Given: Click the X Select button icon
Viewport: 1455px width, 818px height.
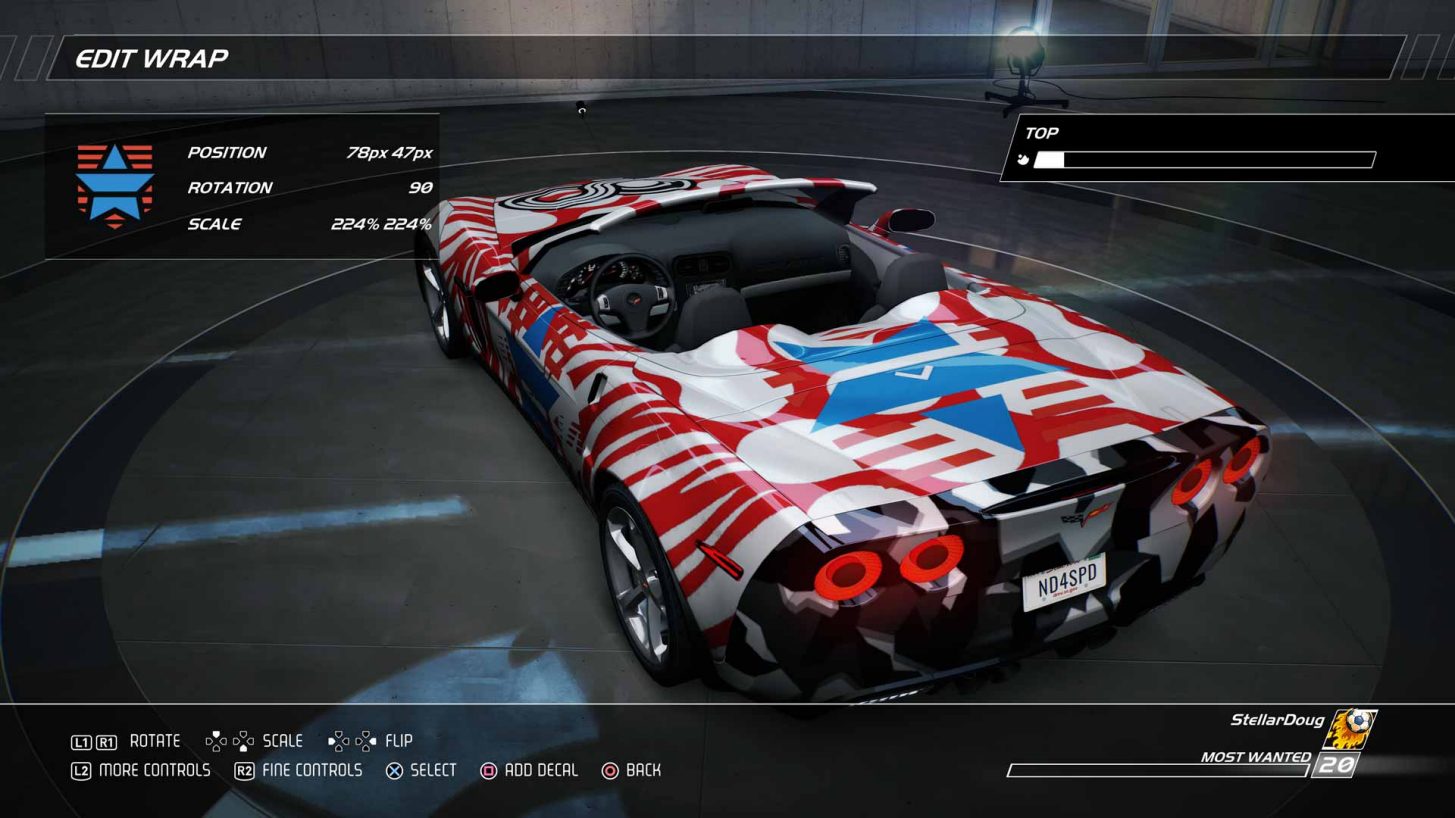Looking at the screenshot, I should coord(393,770).
